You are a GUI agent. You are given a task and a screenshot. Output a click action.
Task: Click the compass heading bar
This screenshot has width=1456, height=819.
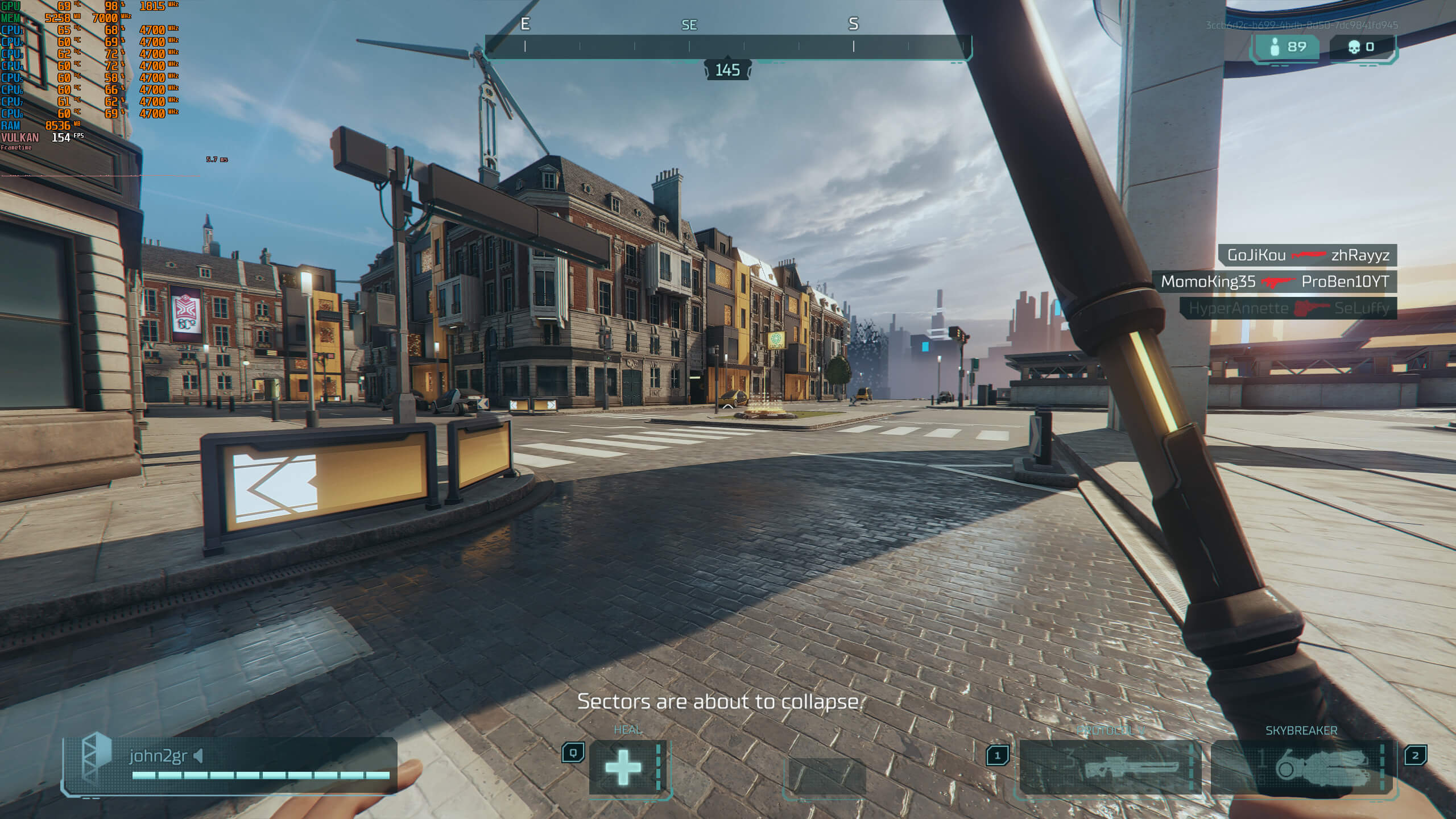point(728,47)
